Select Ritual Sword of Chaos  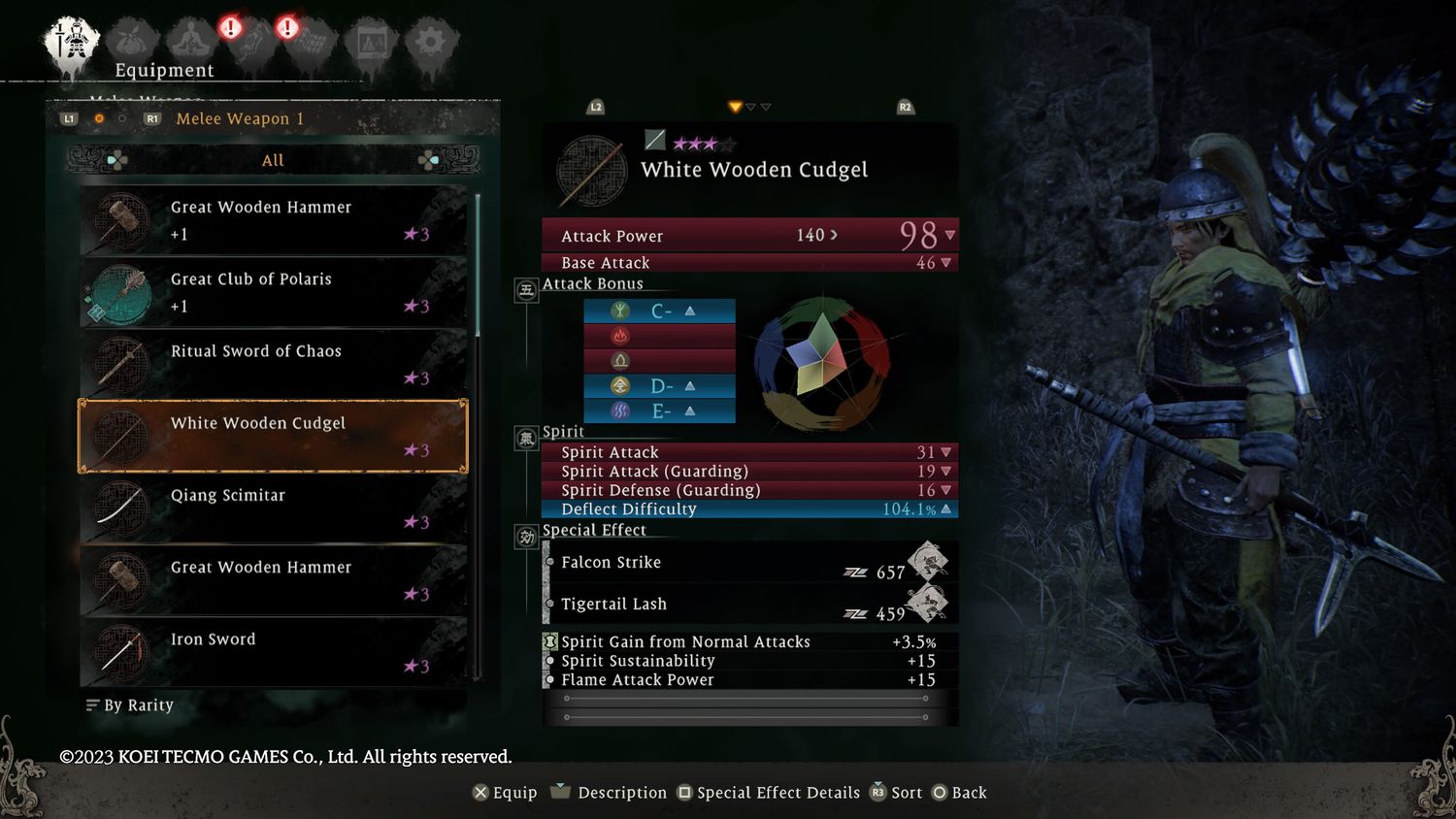coord(273,364)
